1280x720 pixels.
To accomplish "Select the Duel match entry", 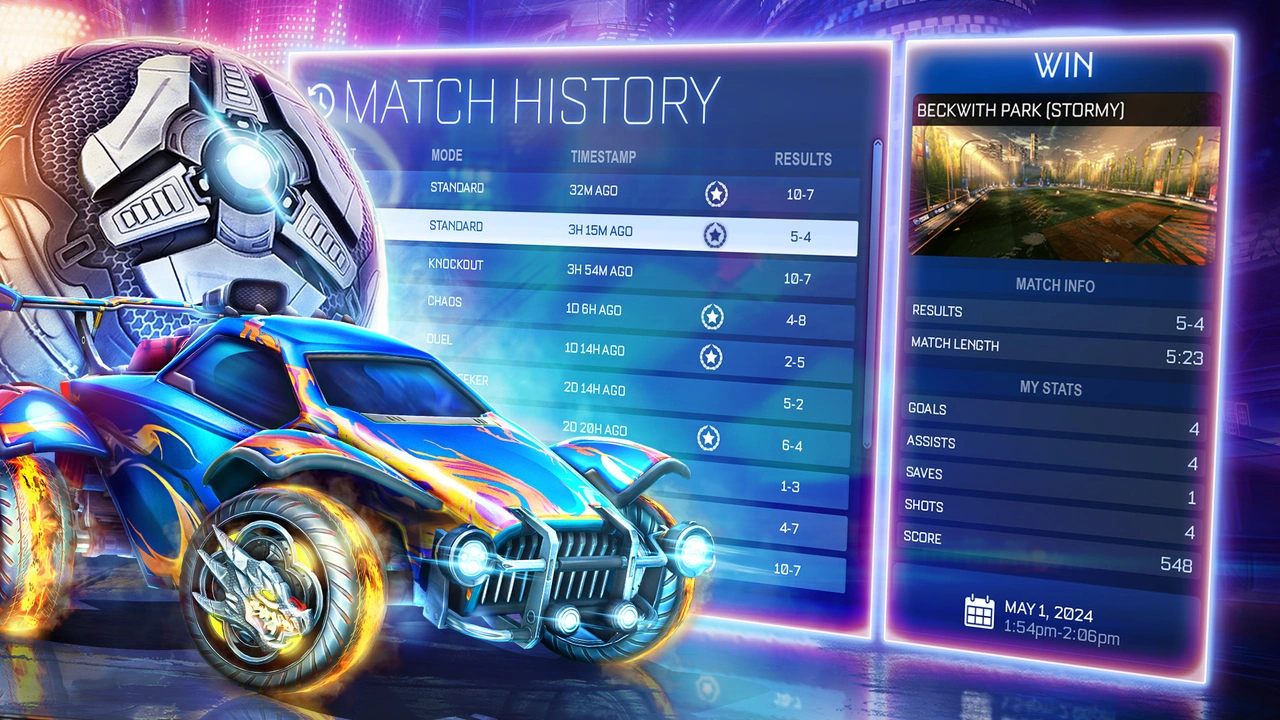I will [x=600, y=350].
